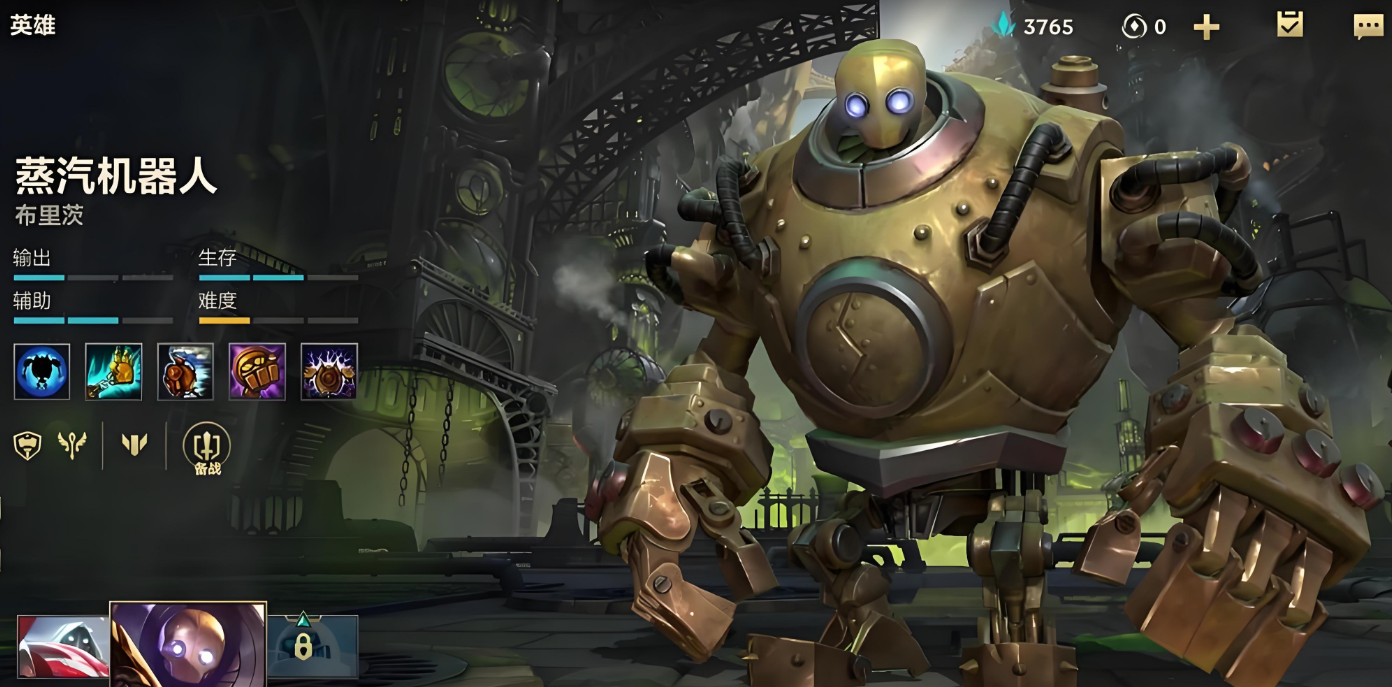This screenshot has width=1392, height=687.
Task: Click the three-chevron lane icon
Action: pyautogui.click(x=135, y=445)
